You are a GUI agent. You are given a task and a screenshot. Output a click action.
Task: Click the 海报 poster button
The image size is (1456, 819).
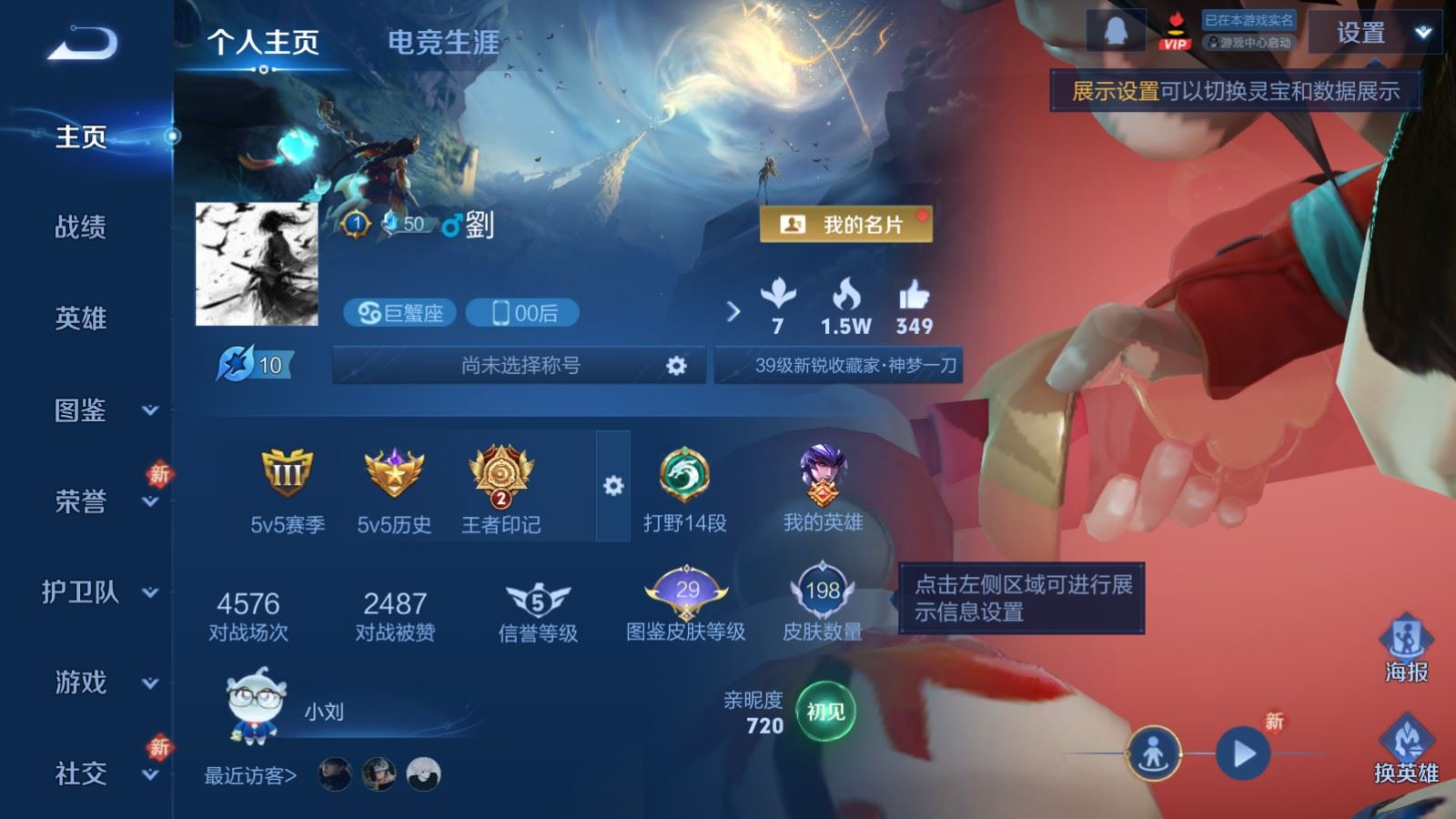click(1406, 648)
